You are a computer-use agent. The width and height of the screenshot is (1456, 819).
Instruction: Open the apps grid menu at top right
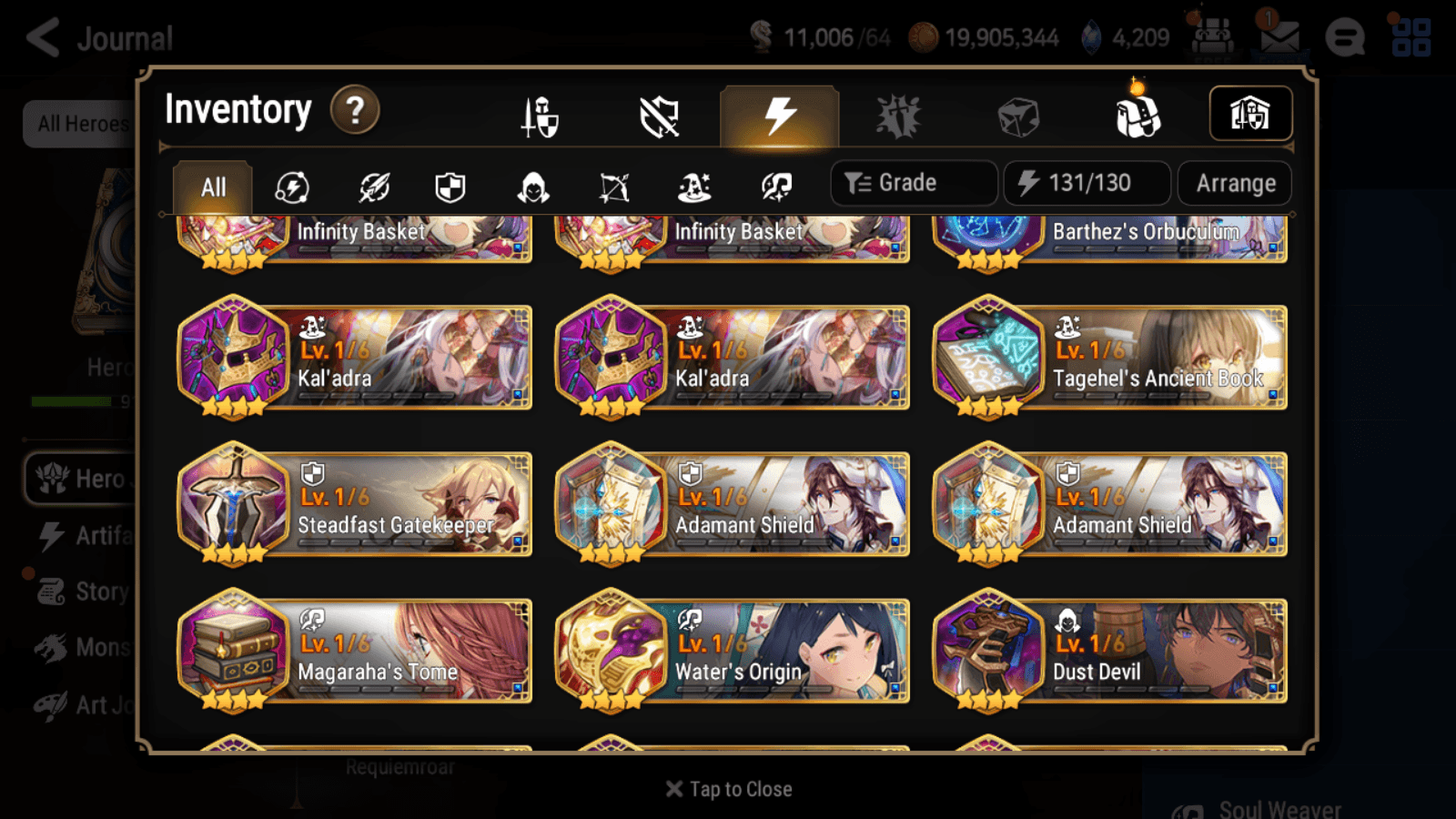tap(1413, 37)
